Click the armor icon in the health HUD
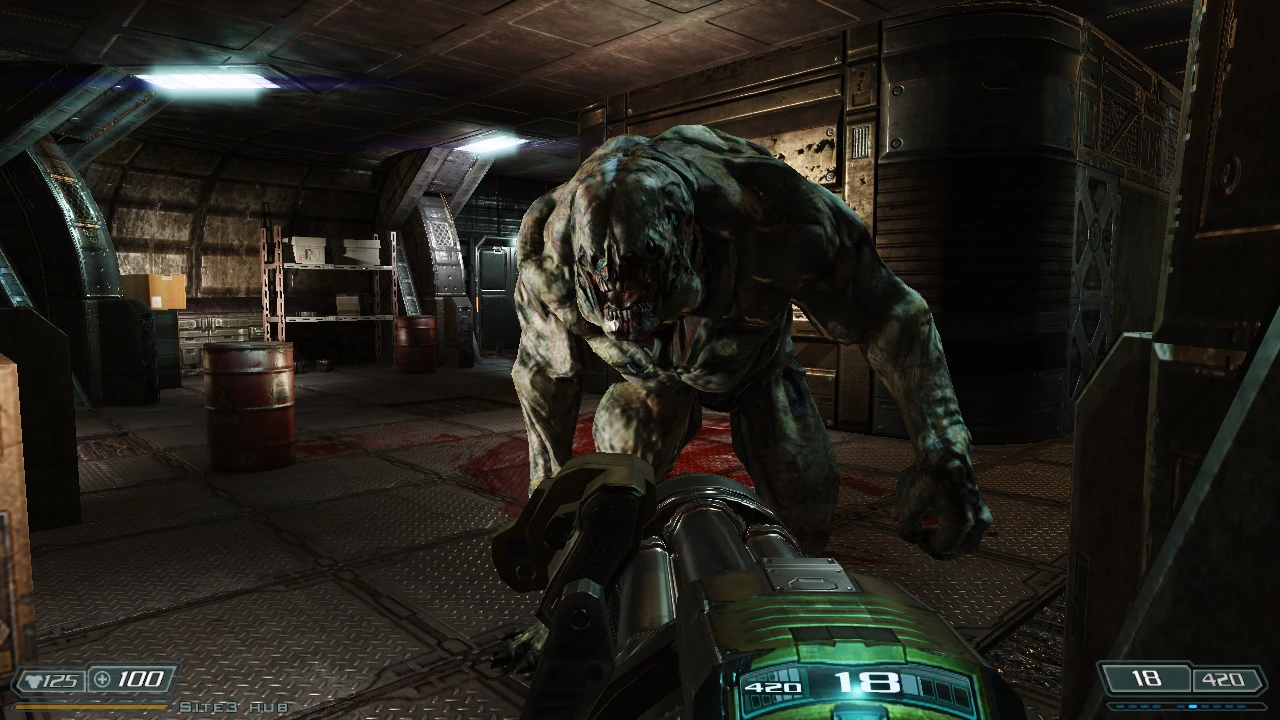This screenshot has height=720, width=1280. coord(33,679)
